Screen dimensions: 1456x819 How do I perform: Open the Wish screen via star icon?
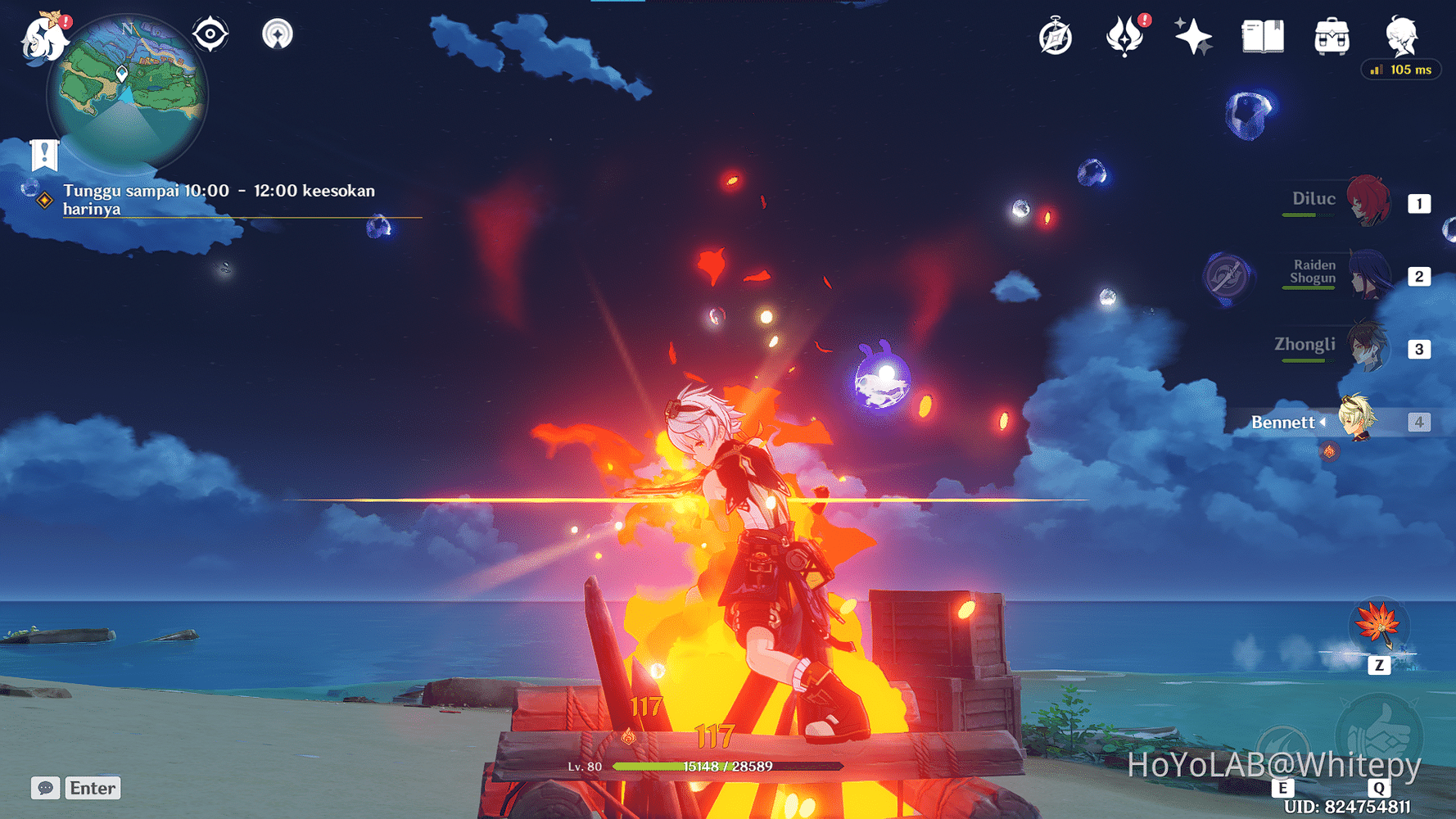pos(1192,36)
